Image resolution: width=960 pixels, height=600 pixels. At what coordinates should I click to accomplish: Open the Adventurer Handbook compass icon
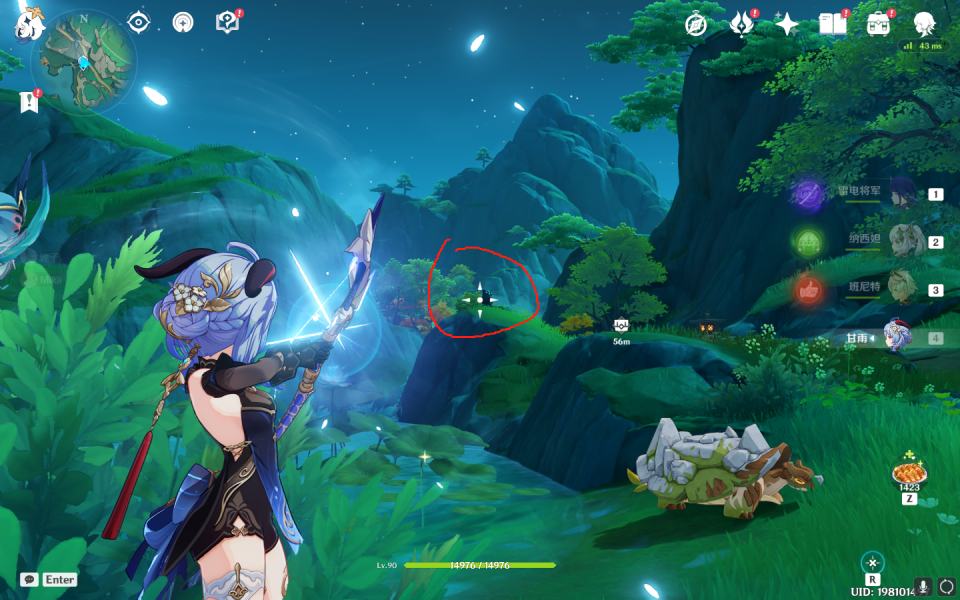point(696,24)
